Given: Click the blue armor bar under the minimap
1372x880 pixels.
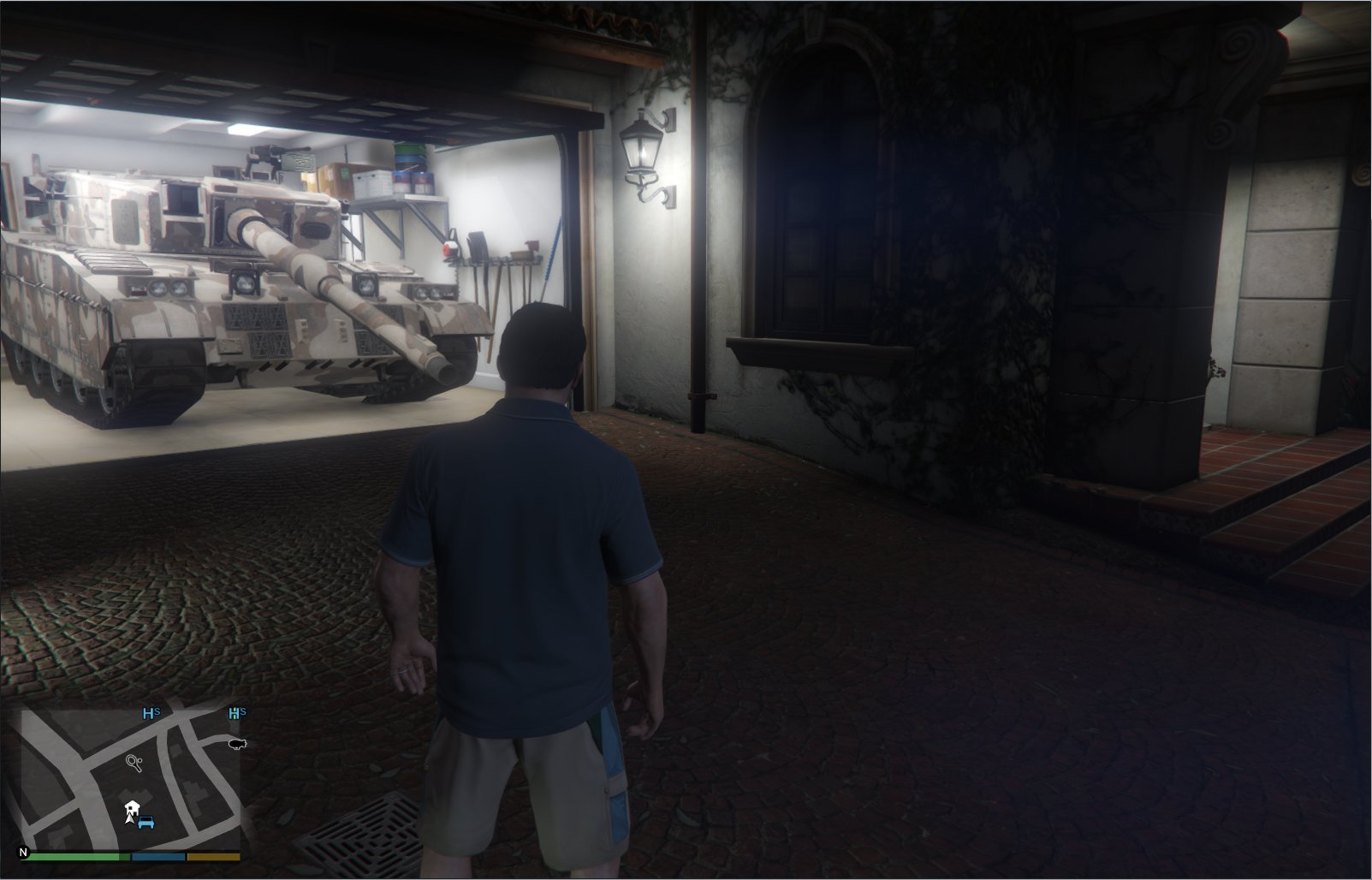Looking at the screenshot, I should pos(158,856).
